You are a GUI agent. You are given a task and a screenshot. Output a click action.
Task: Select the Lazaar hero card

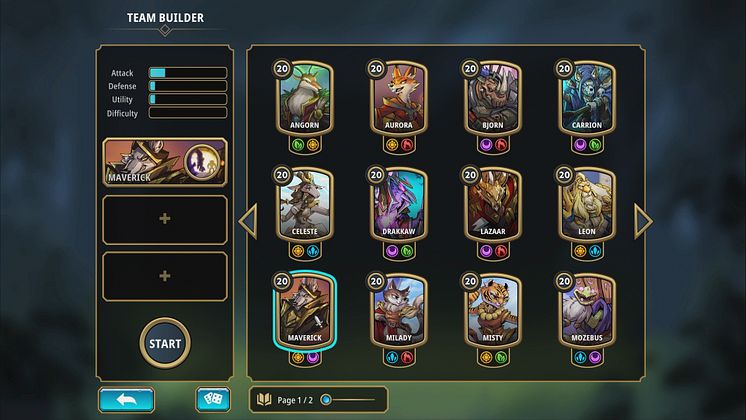pyautogui.click(x=493, y=206)
